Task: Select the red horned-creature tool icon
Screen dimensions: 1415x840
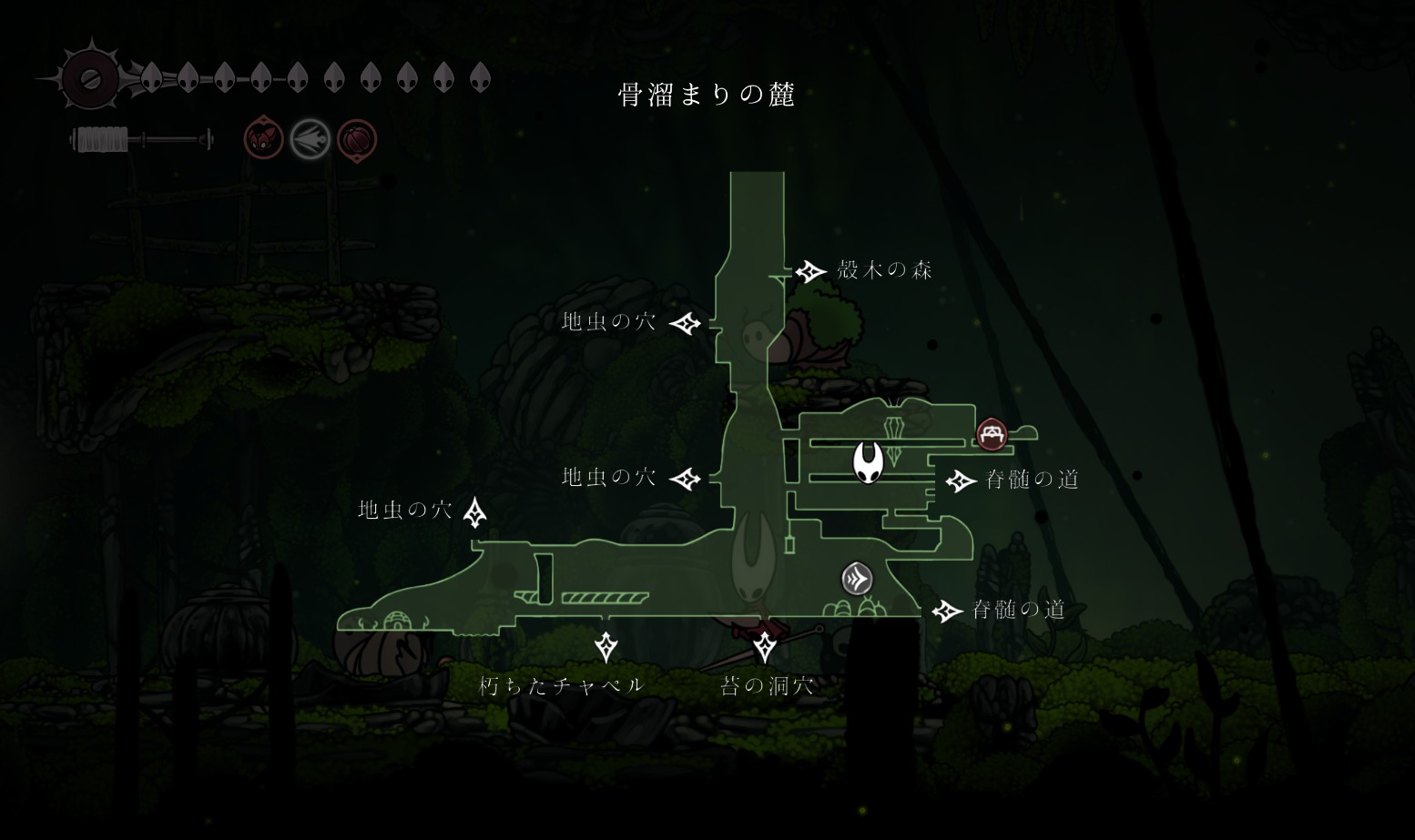Action: tap(263, 139)
